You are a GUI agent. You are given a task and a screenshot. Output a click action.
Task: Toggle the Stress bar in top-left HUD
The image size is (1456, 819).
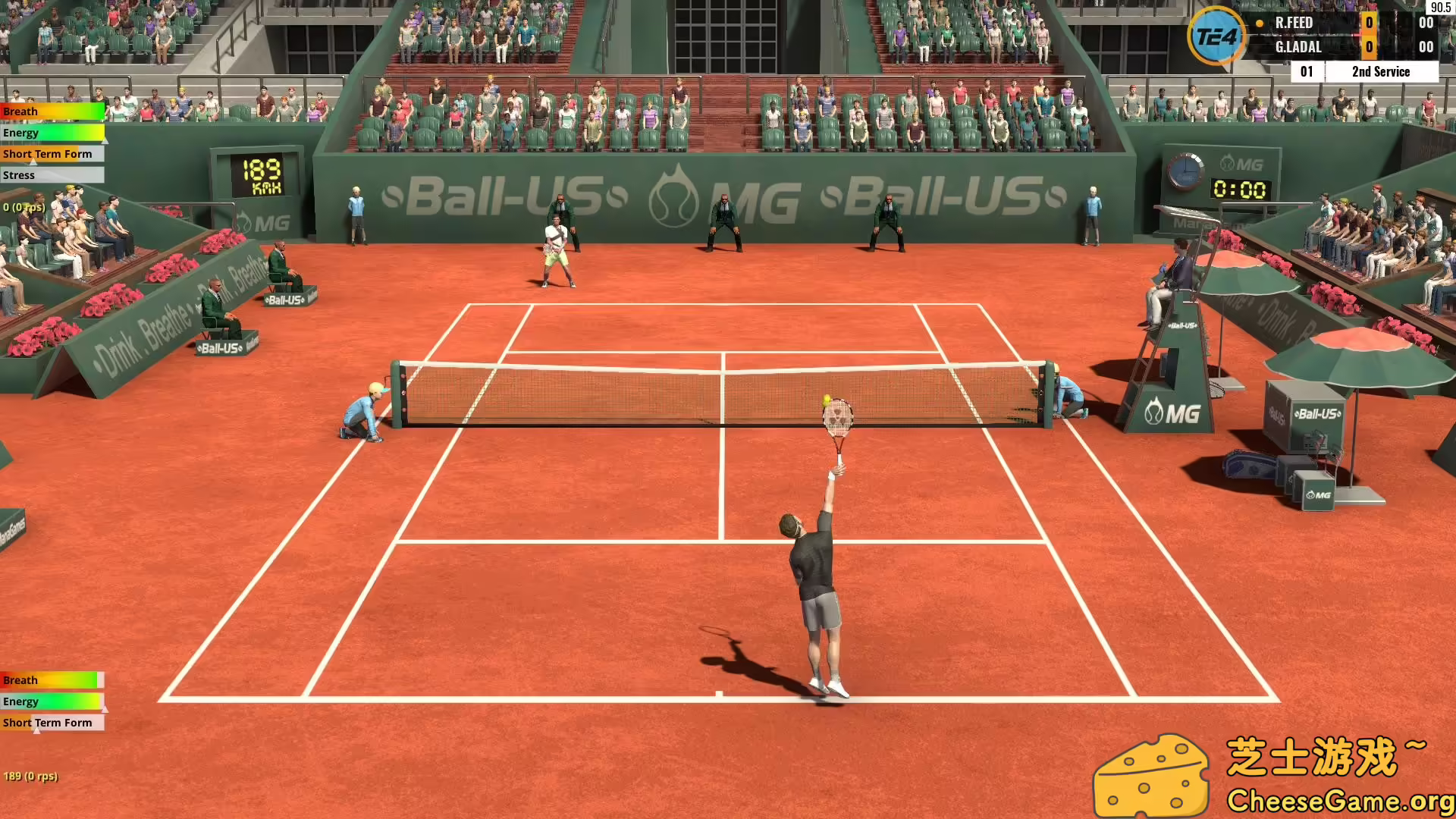click(x=52, y=174)
